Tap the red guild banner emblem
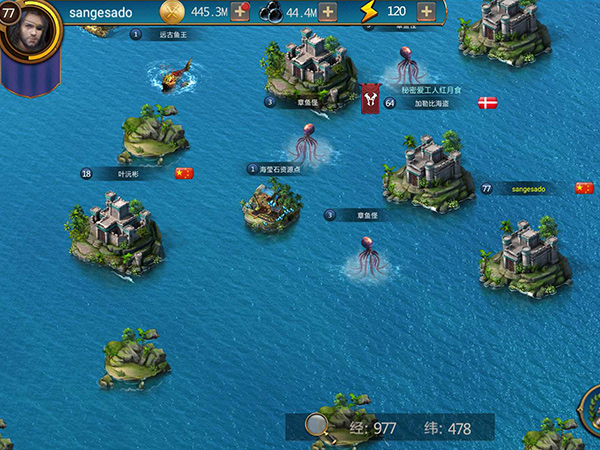 click(x=370, y=98)
